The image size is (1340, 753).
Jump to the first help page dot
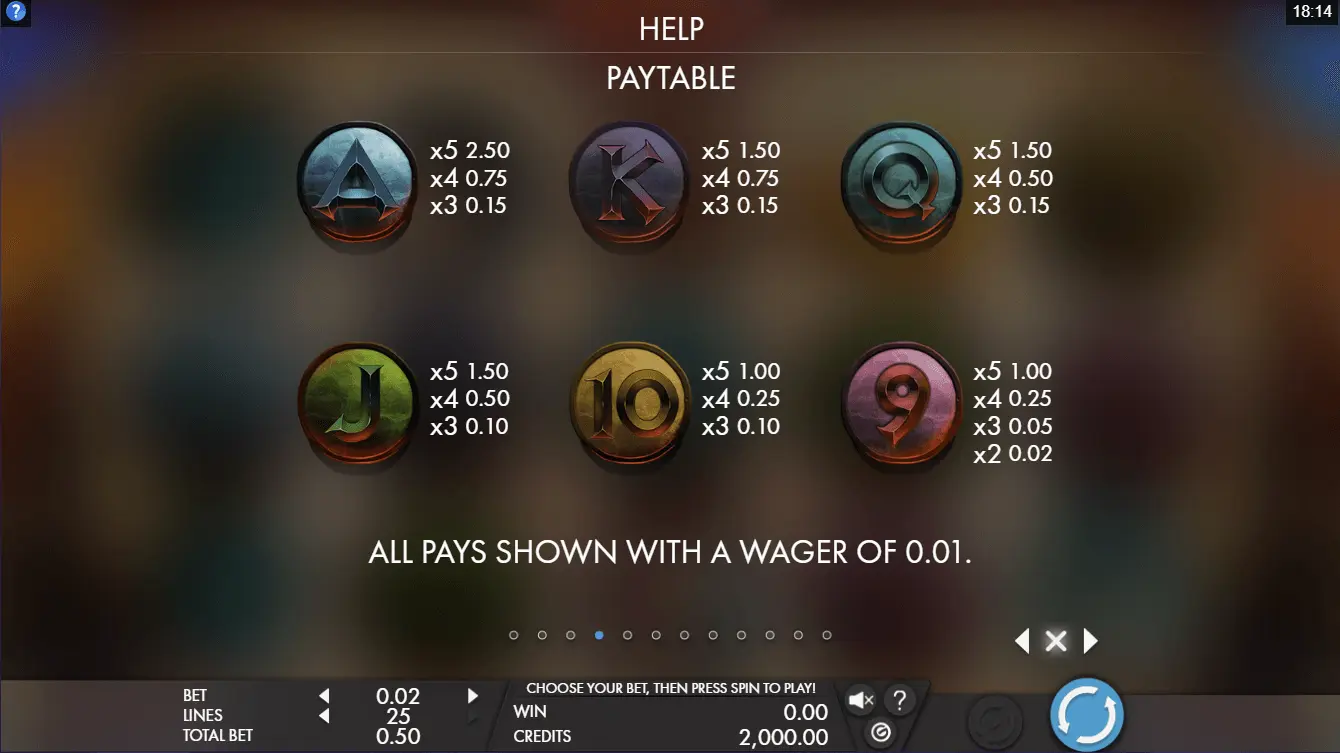[514, 635]
